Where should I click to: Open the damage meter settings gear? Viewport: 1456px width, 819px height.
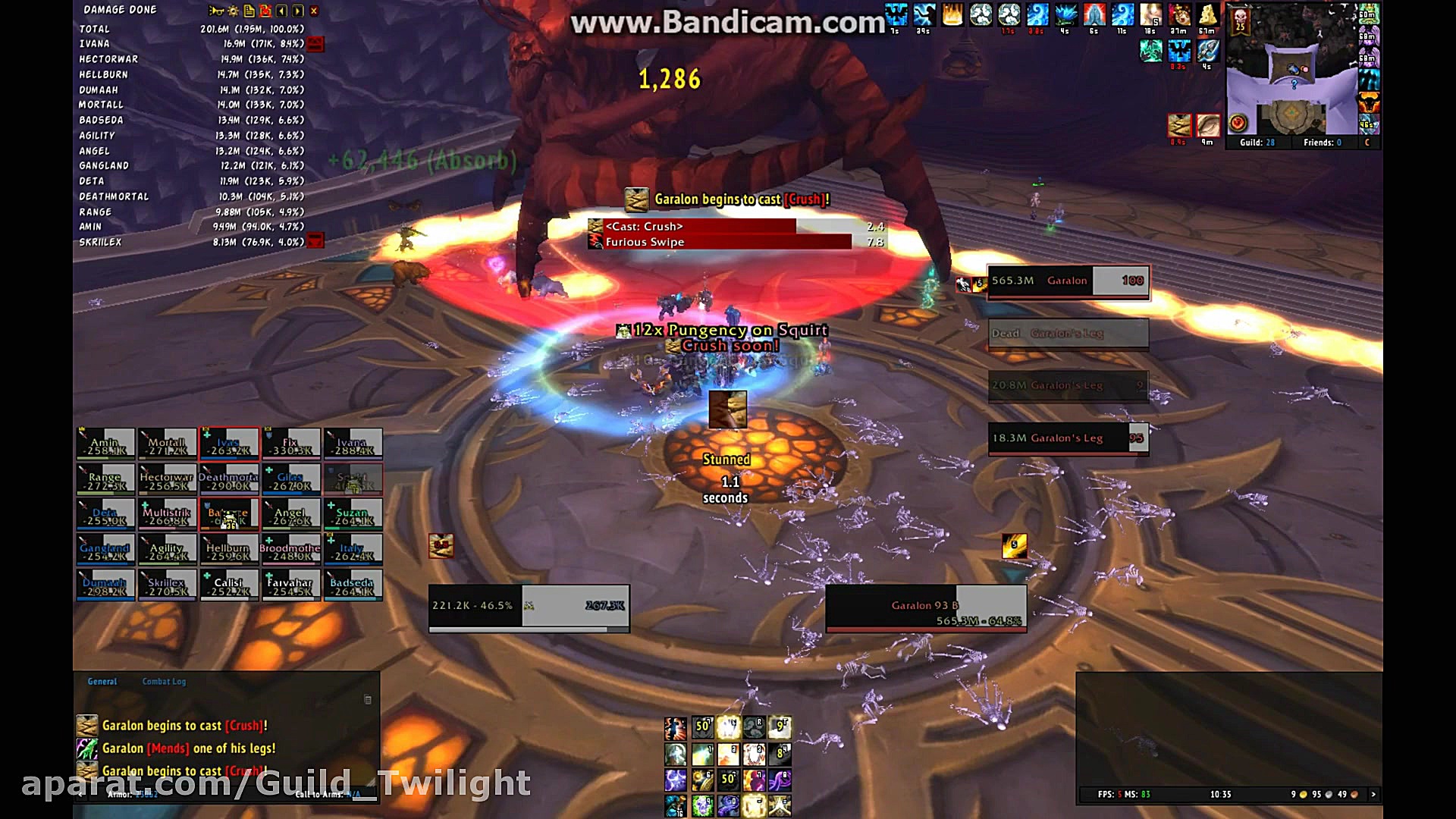(233, 11)
